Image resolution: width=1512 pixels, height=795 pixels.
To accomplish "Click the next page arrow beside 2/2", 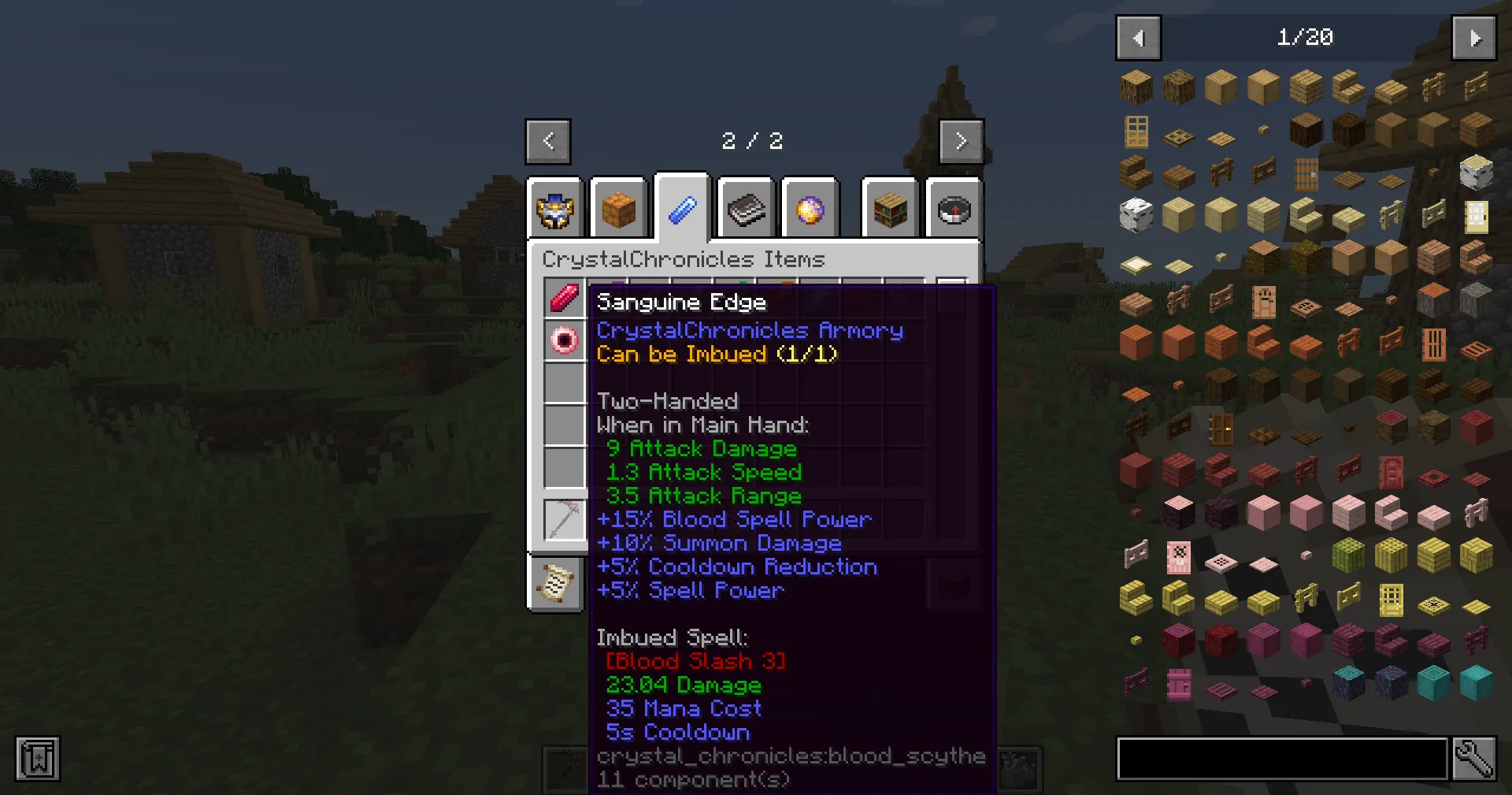I will coord(962,141).
